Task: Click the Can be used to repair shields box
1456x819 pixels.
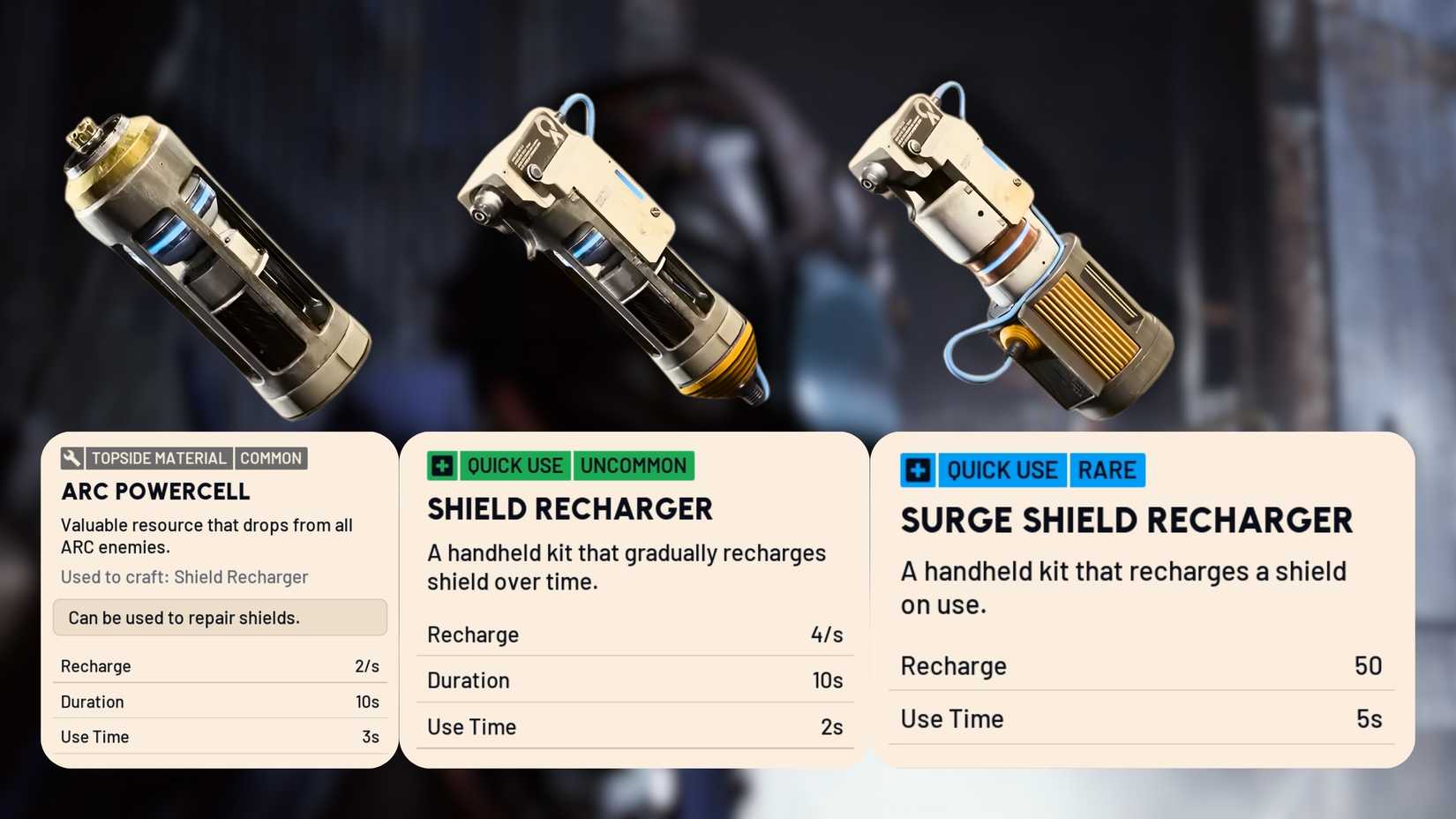Action: pyautogui.click(x=220, y=618)
